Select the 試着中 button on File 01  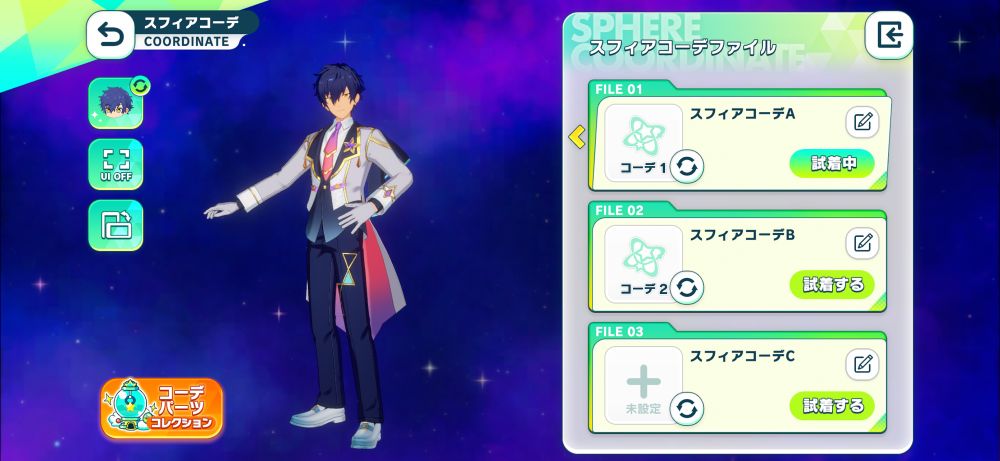click(x=832, y=163)
